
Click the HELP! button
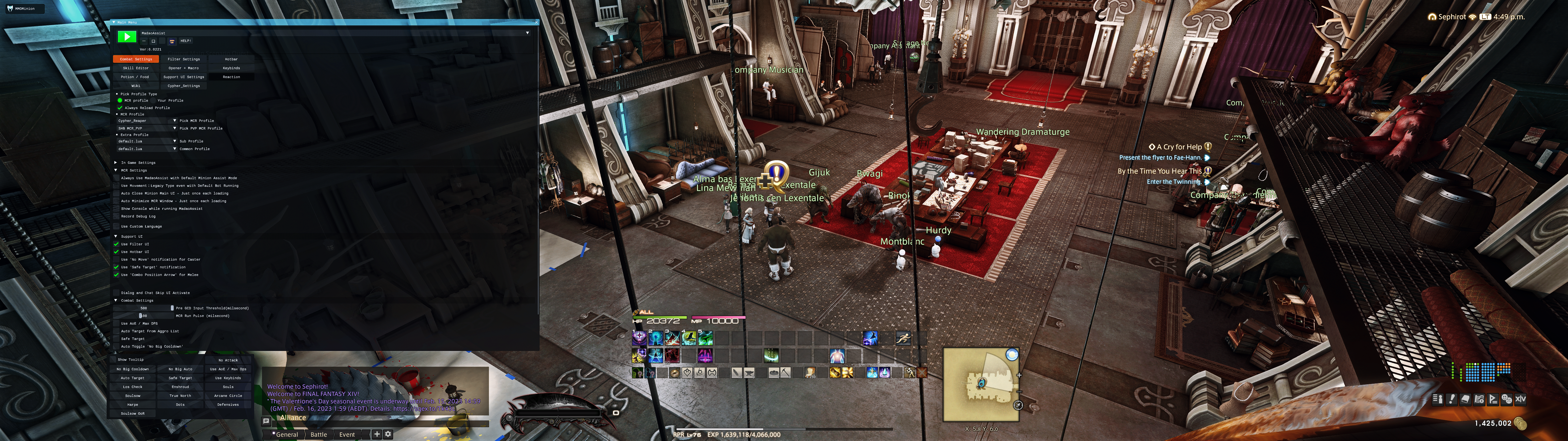(186, 41)
